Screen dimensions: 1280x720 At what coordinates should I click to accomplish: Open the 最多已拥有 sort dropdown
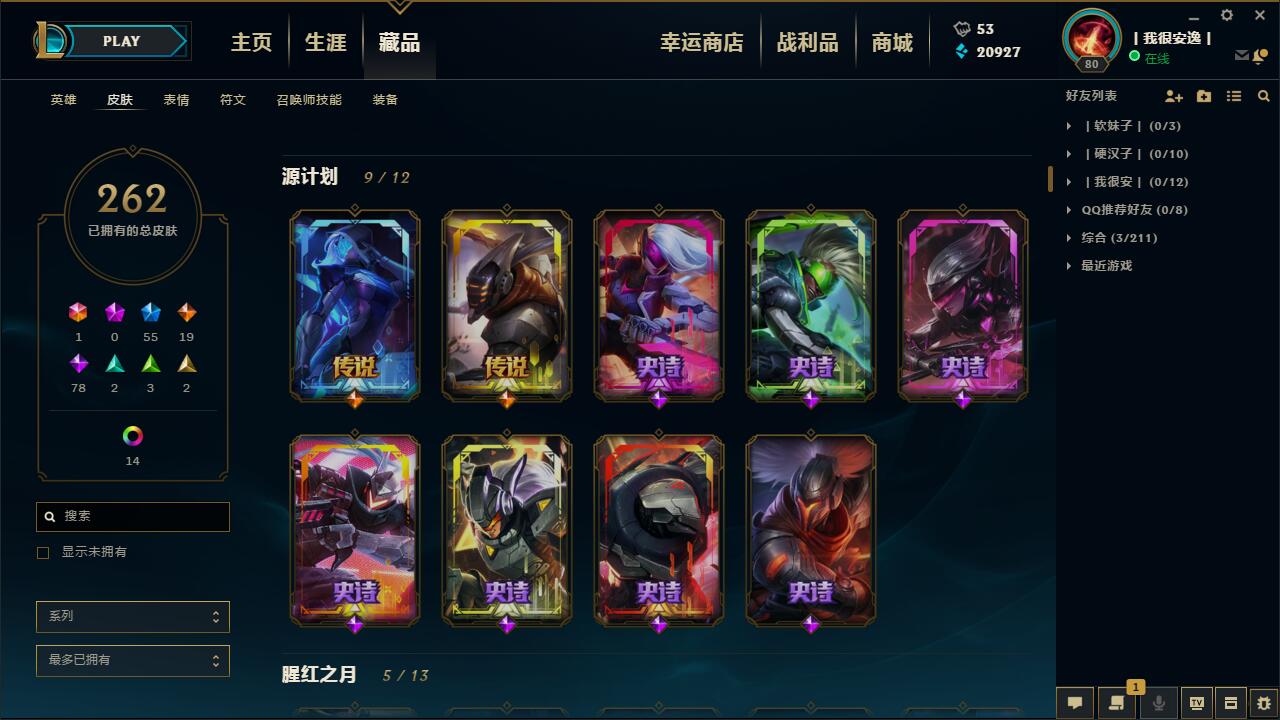[133, 660]
